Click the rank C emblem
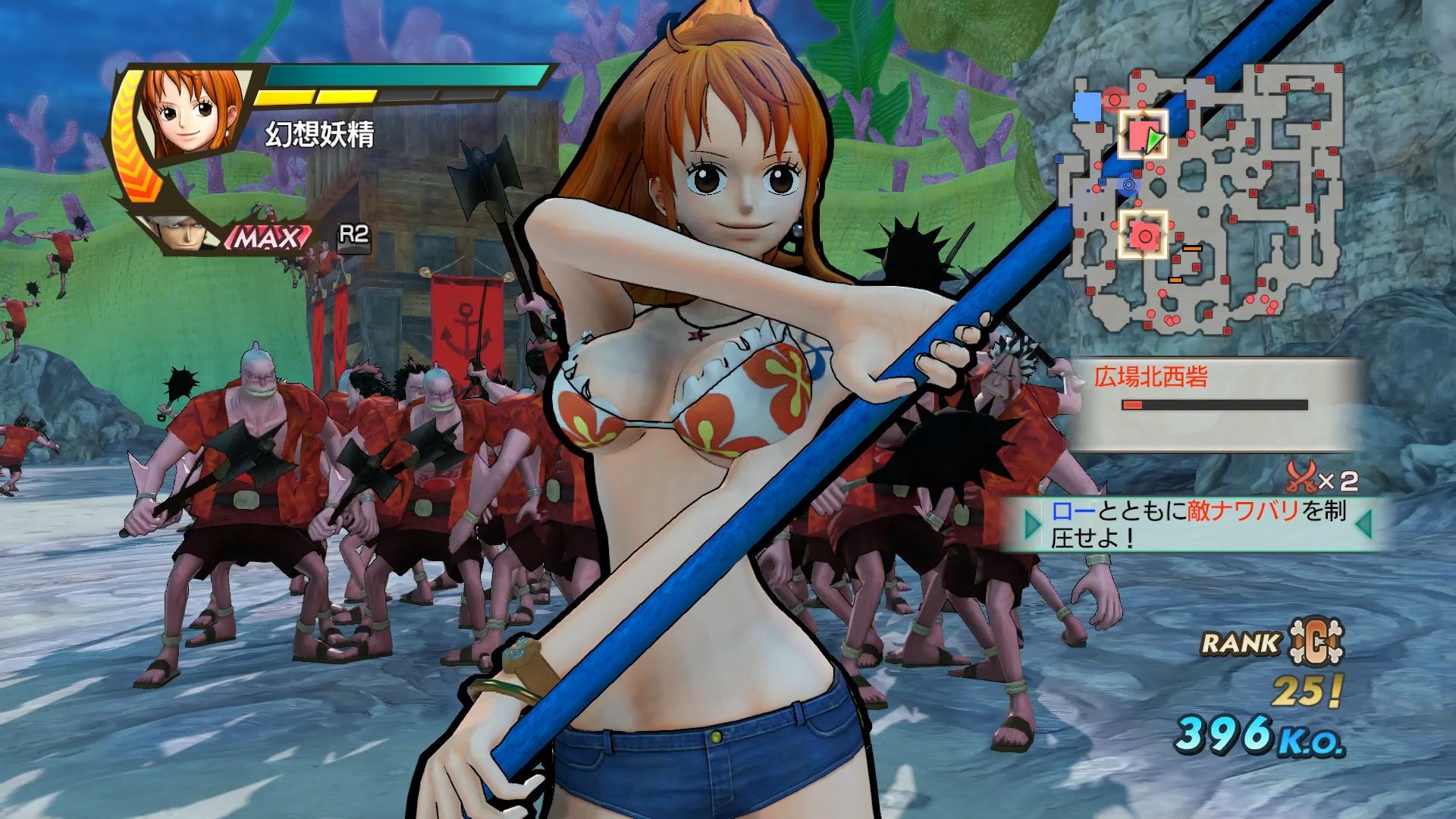The image size is (1456, 819). [1314, 643]
